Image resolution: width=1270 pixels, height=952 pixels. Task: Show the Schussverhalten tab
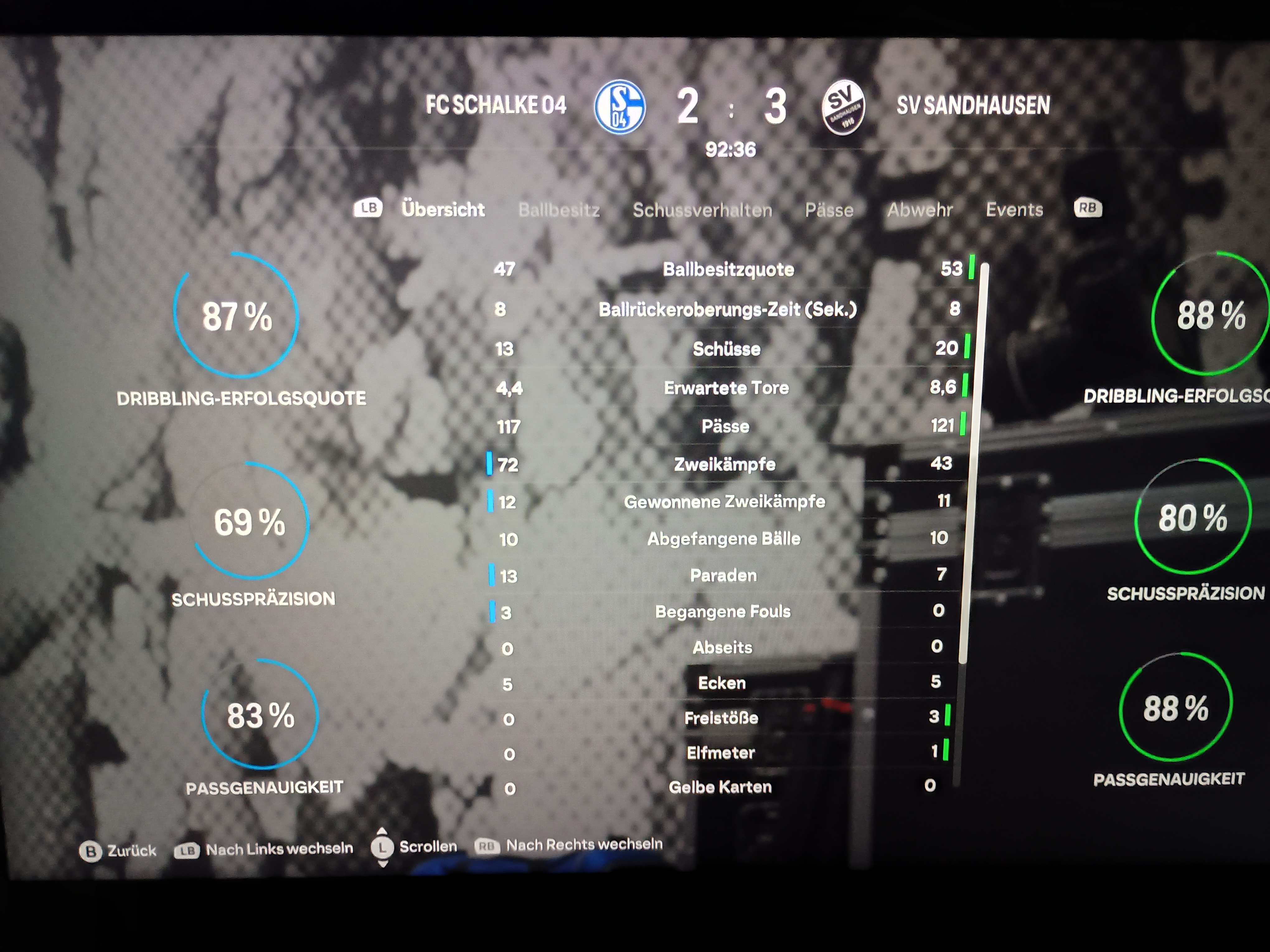tap(702, 210)
